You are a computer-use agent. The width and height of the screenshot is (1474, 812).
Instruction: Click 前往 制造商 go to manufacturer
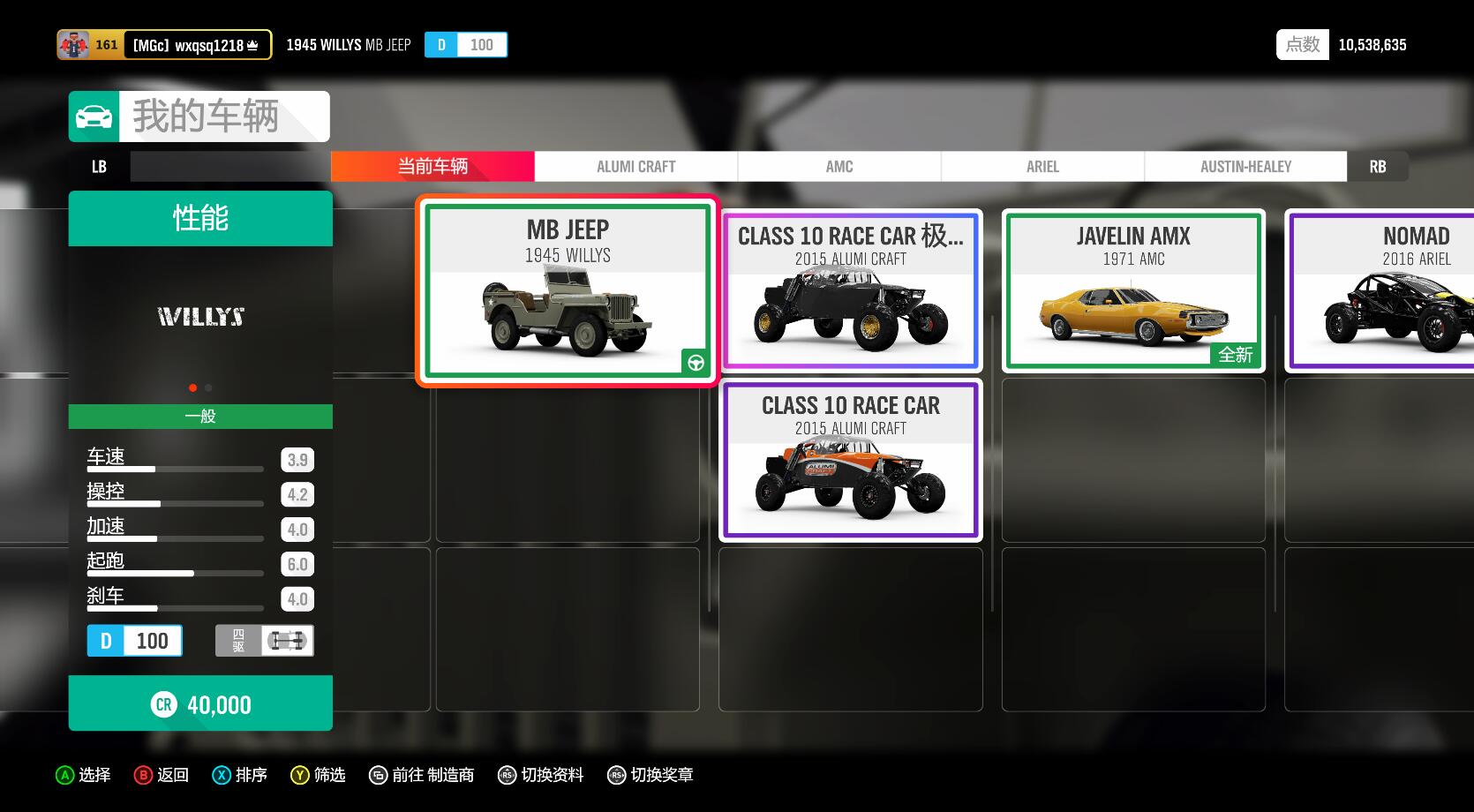[x=422, y=775]
